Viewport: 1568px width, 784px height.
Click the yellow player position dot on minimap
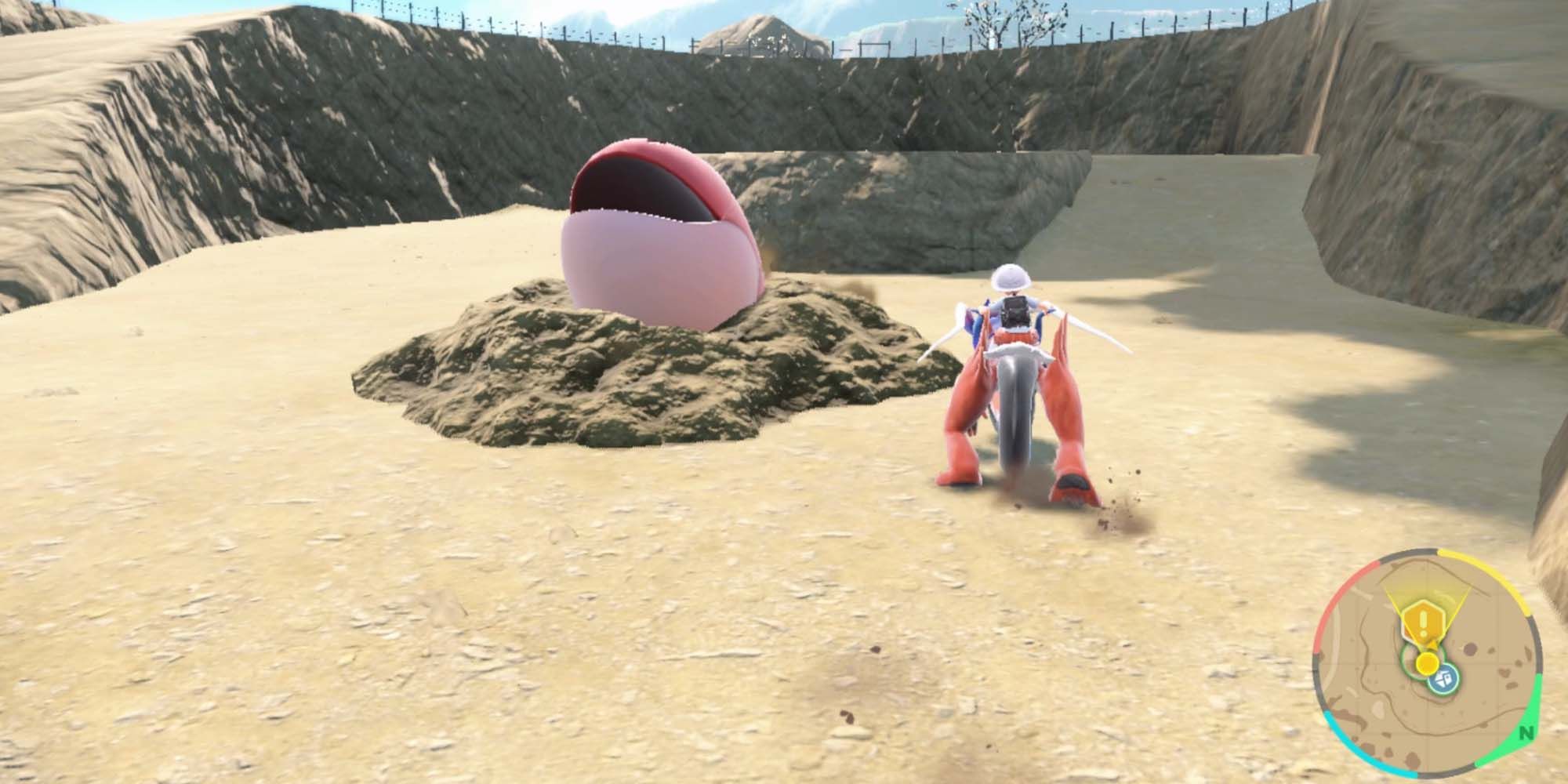[1426, 664]
